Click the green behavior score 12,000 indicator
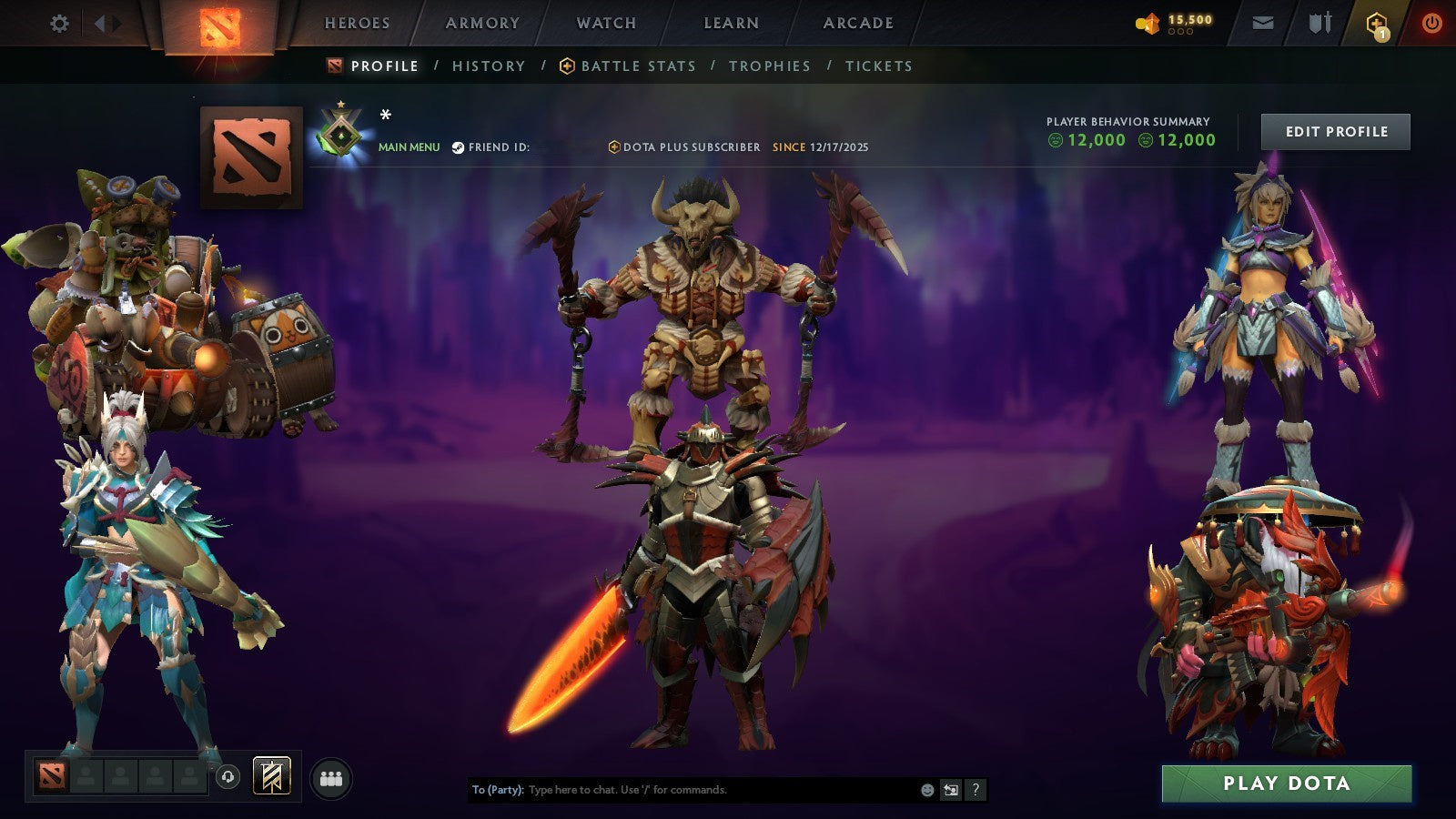 pos(1088,140)
